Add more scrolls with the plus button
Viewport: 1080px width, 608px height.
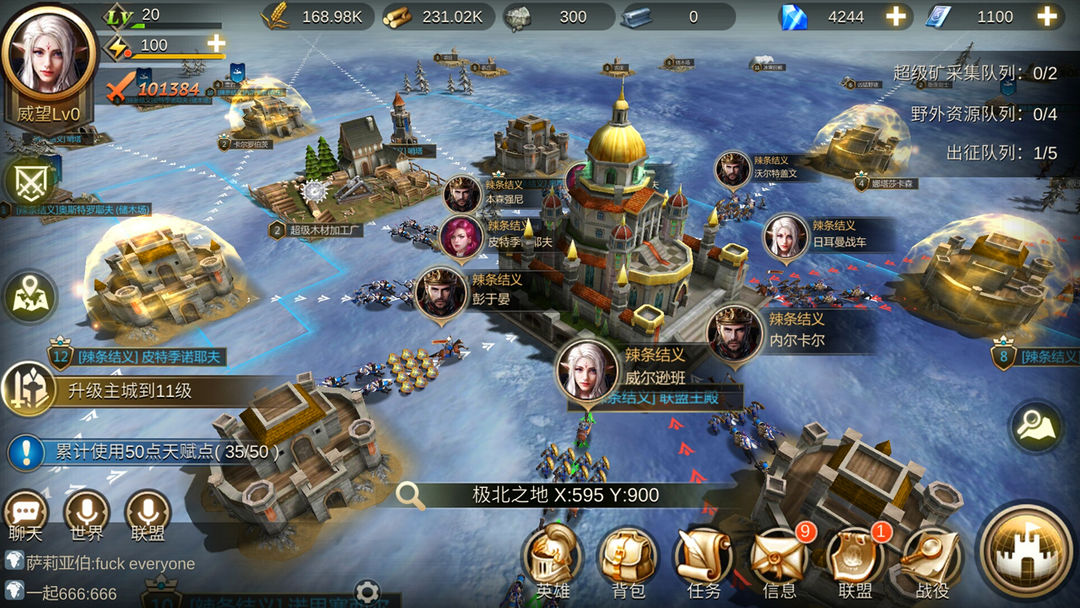click(1047, 16)
